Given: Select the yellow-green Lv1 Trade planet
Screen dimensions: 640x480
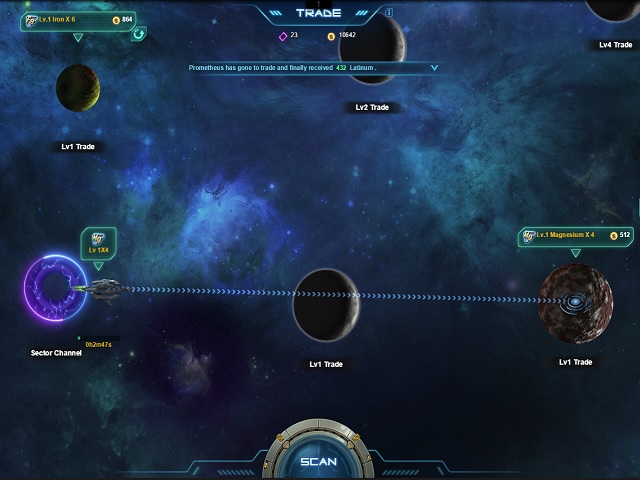Looking at the screenshot, I should [x=77, y=87].
